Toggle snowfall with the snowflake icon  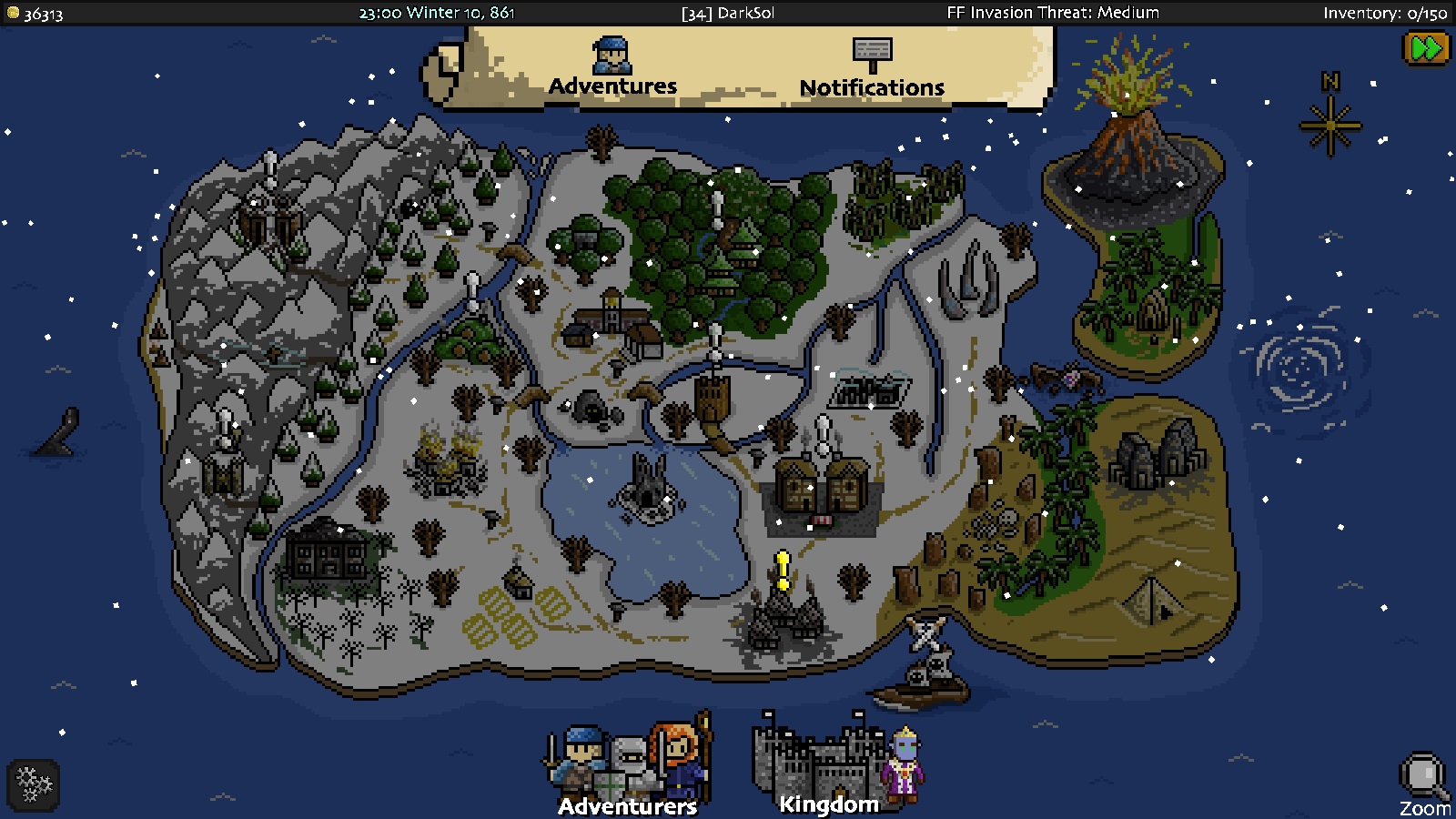click(32, 784)
